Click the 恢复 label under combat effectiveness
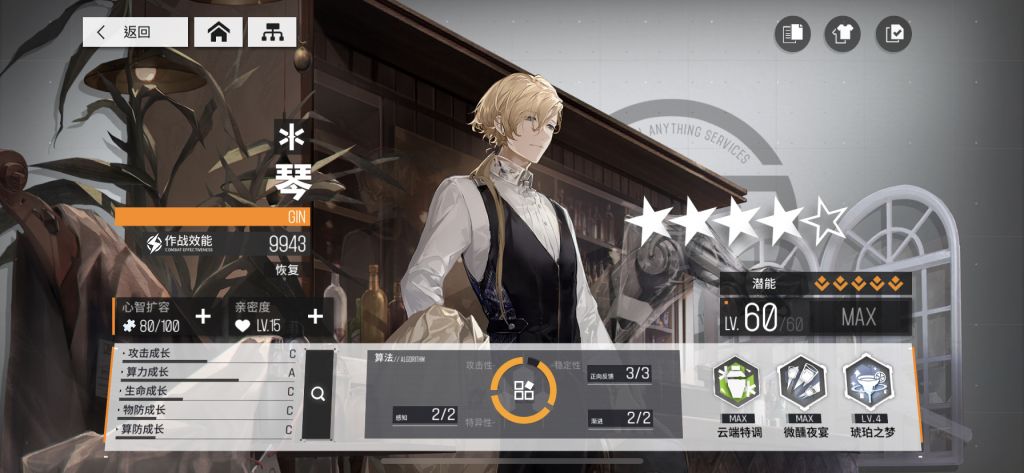Screen dimensions: 1024x473 (287, 270)
